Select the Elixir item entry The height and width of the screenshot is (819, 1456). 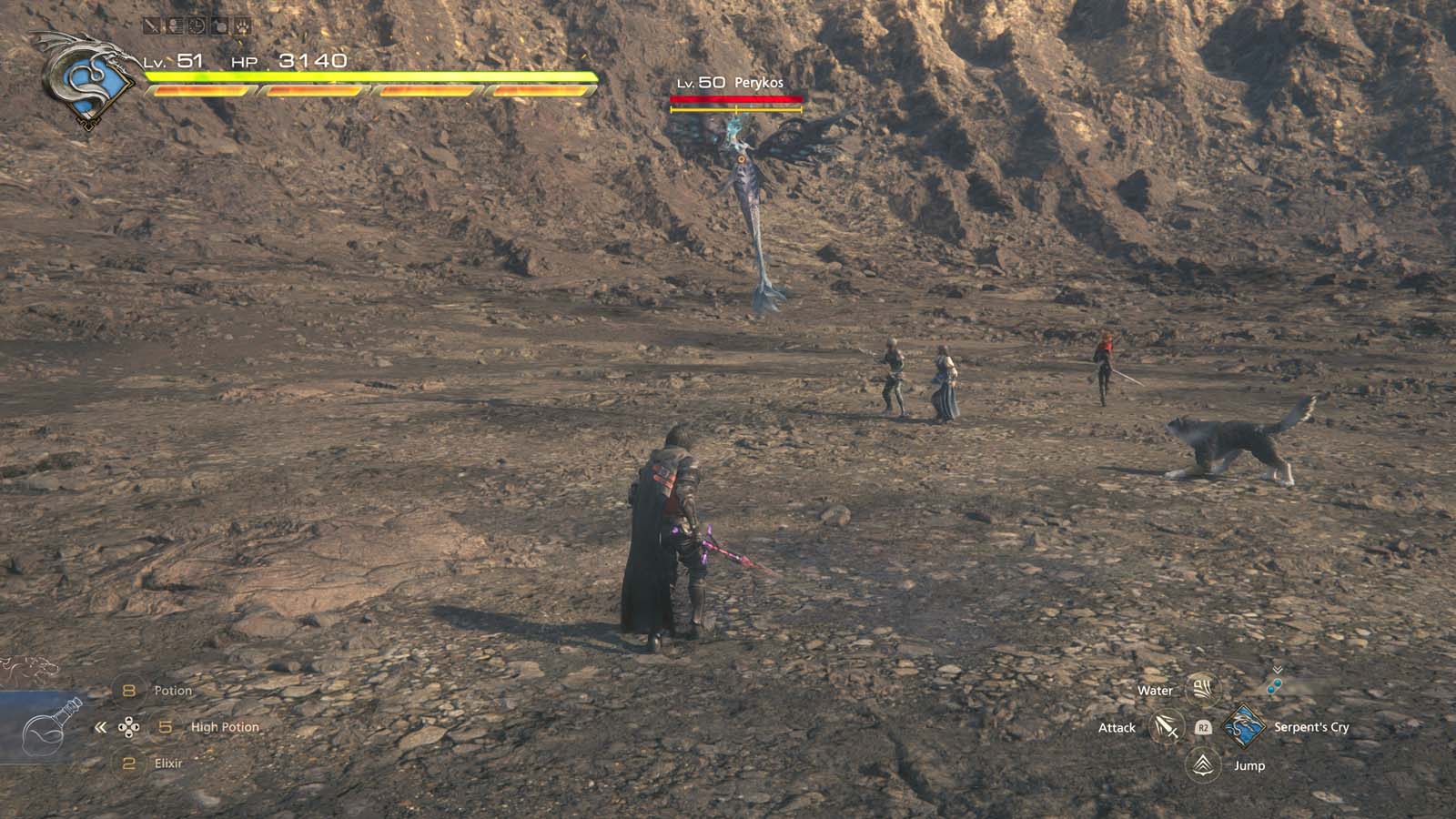[167, 763]
